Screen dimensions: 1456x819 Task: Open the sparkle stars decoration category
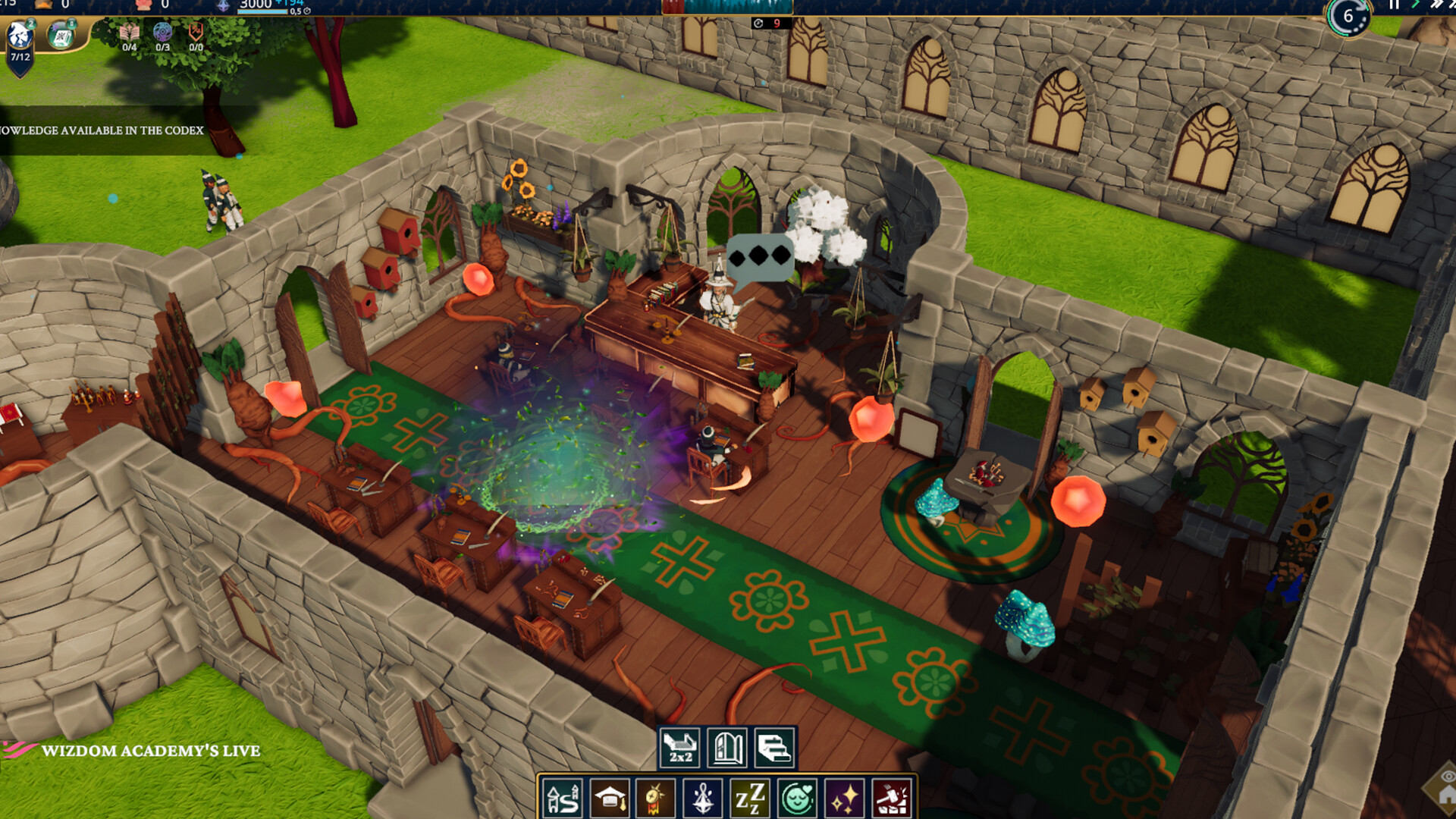pos(845,799)
